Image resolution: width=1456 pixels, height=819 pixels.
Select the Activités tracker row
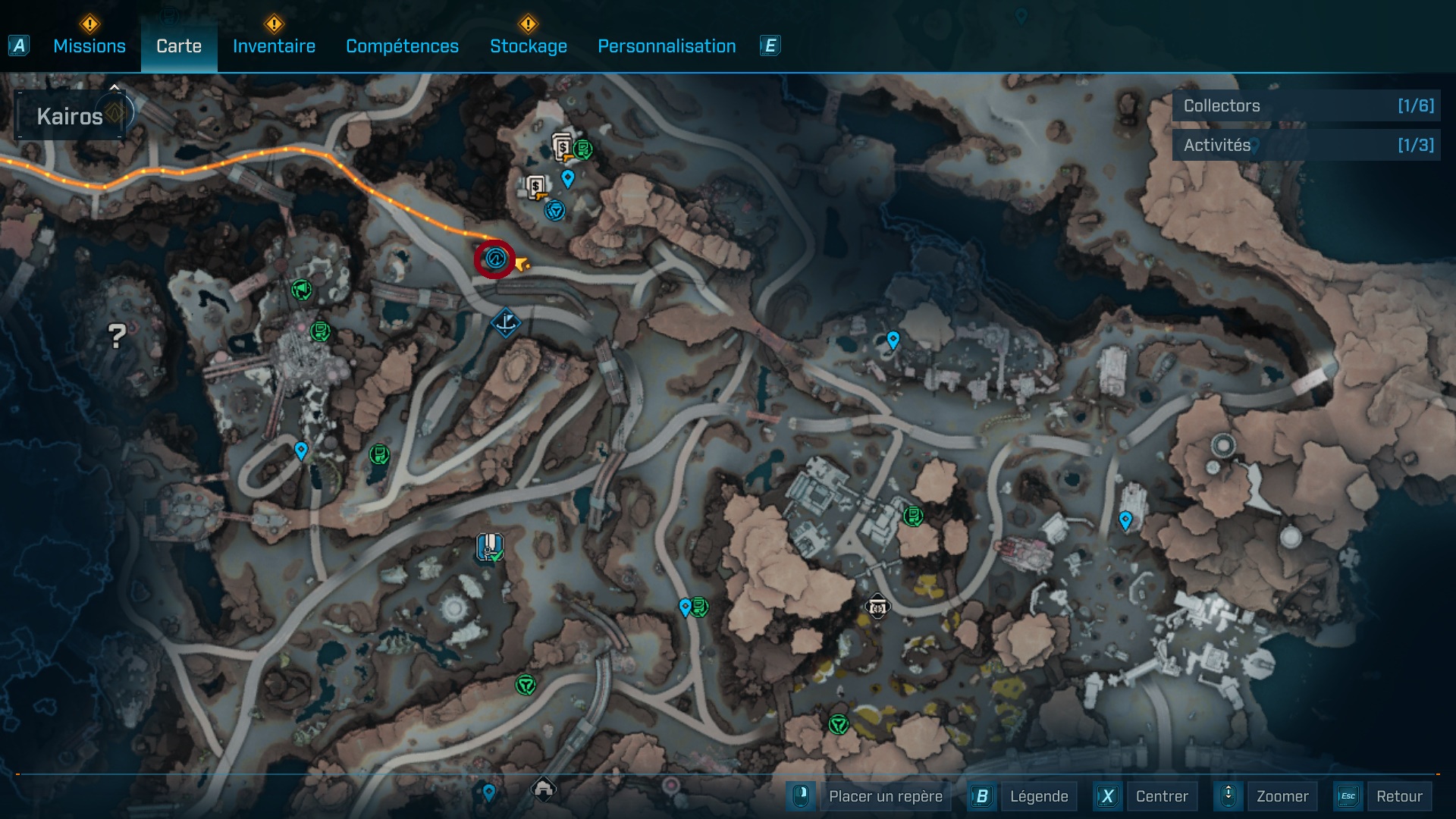coord(1306,145)
